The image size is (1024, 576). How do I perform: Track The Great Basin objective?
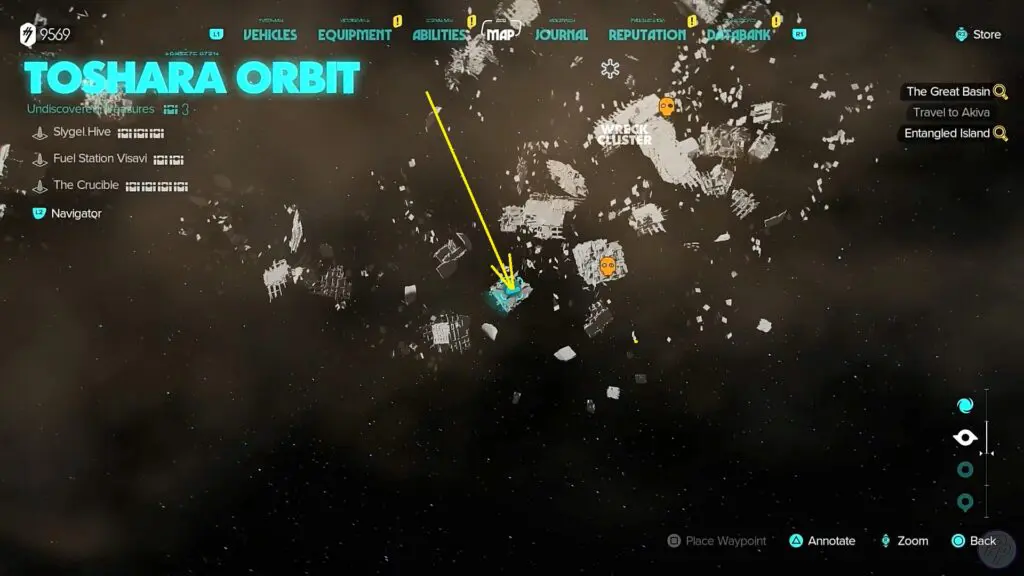click(948, 92)
